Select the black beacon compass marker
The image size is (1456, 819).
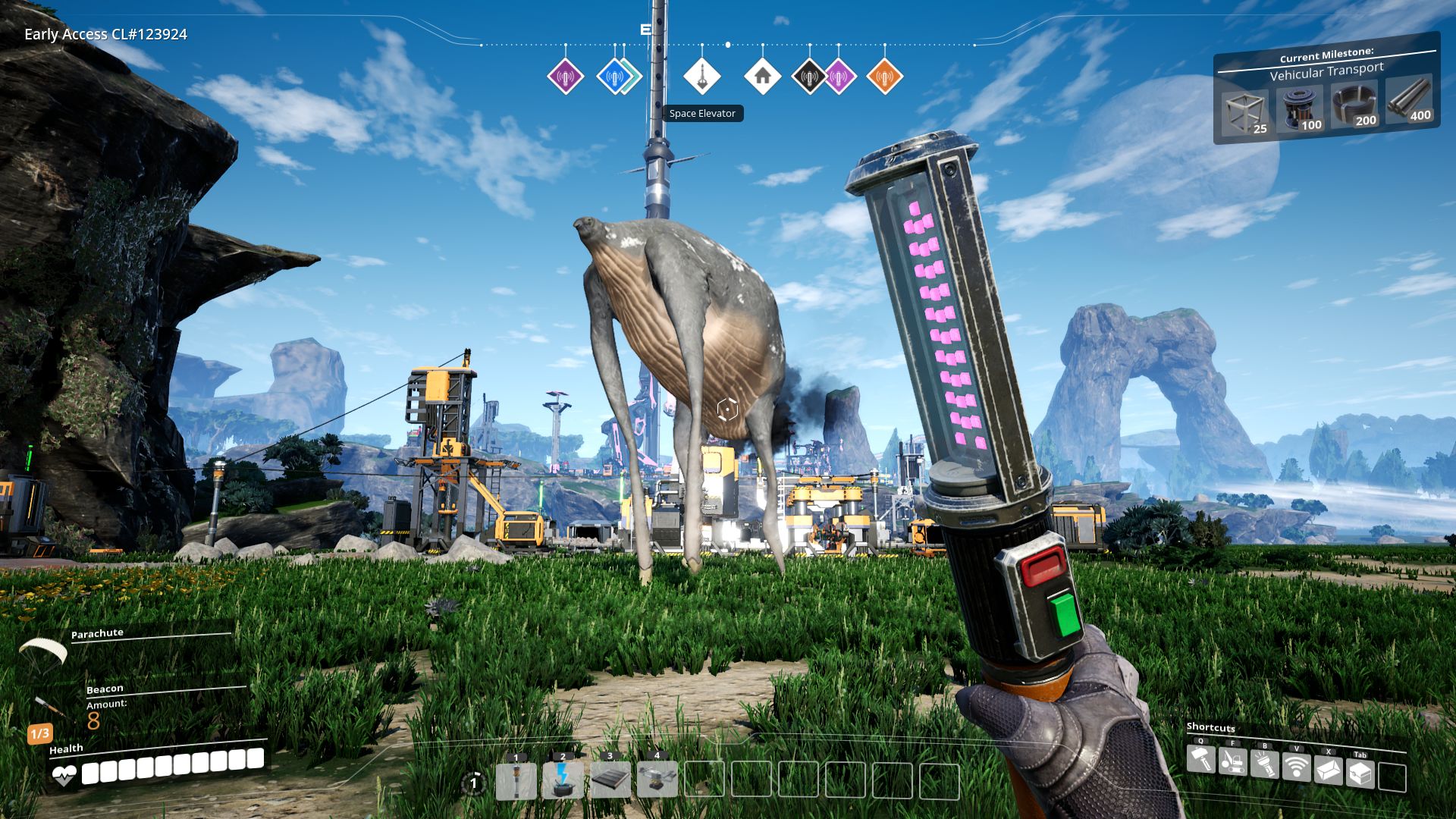[808, 77]
